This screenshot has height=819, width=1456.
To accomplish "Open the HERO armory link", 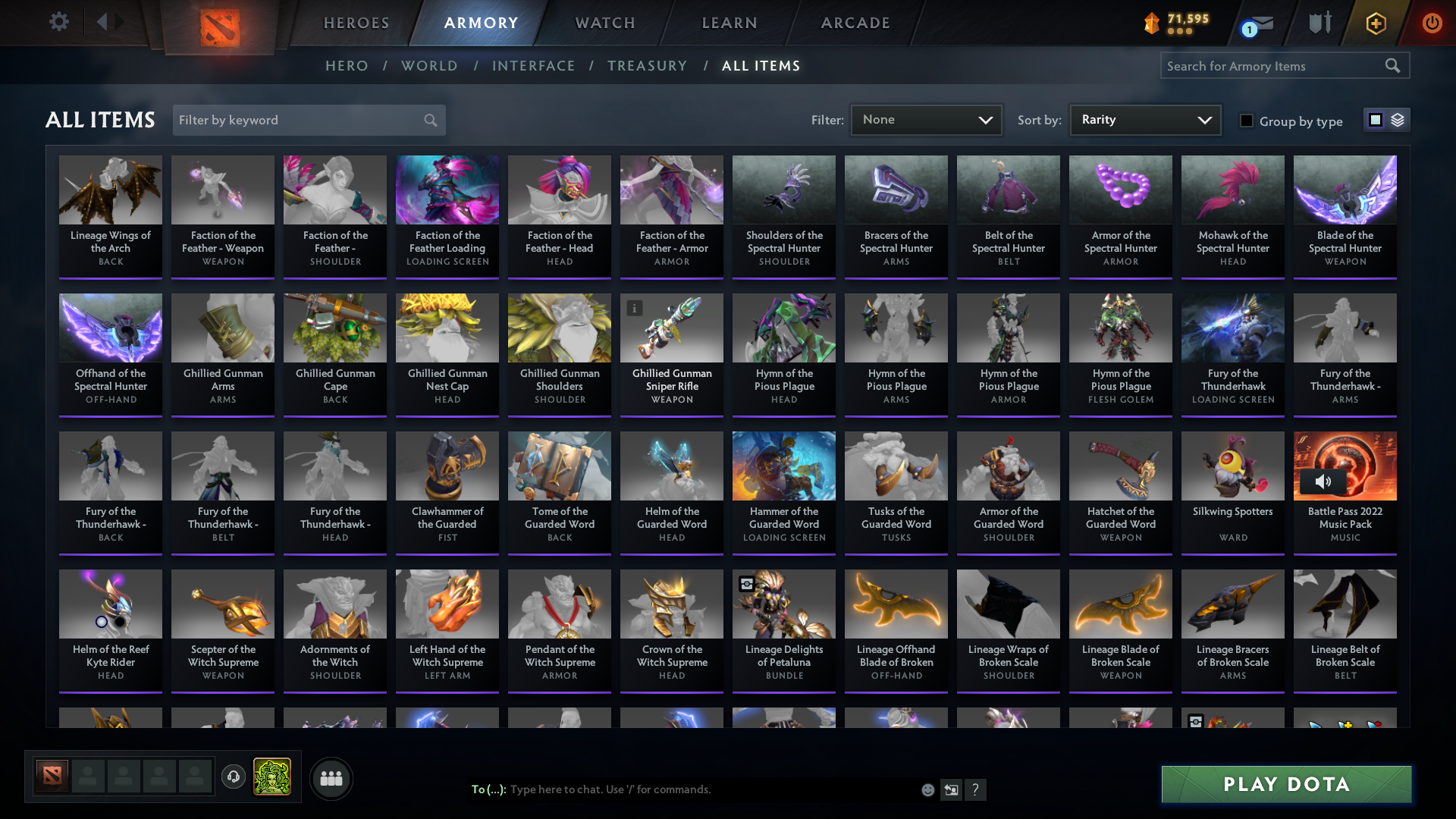I will (347, 66).
